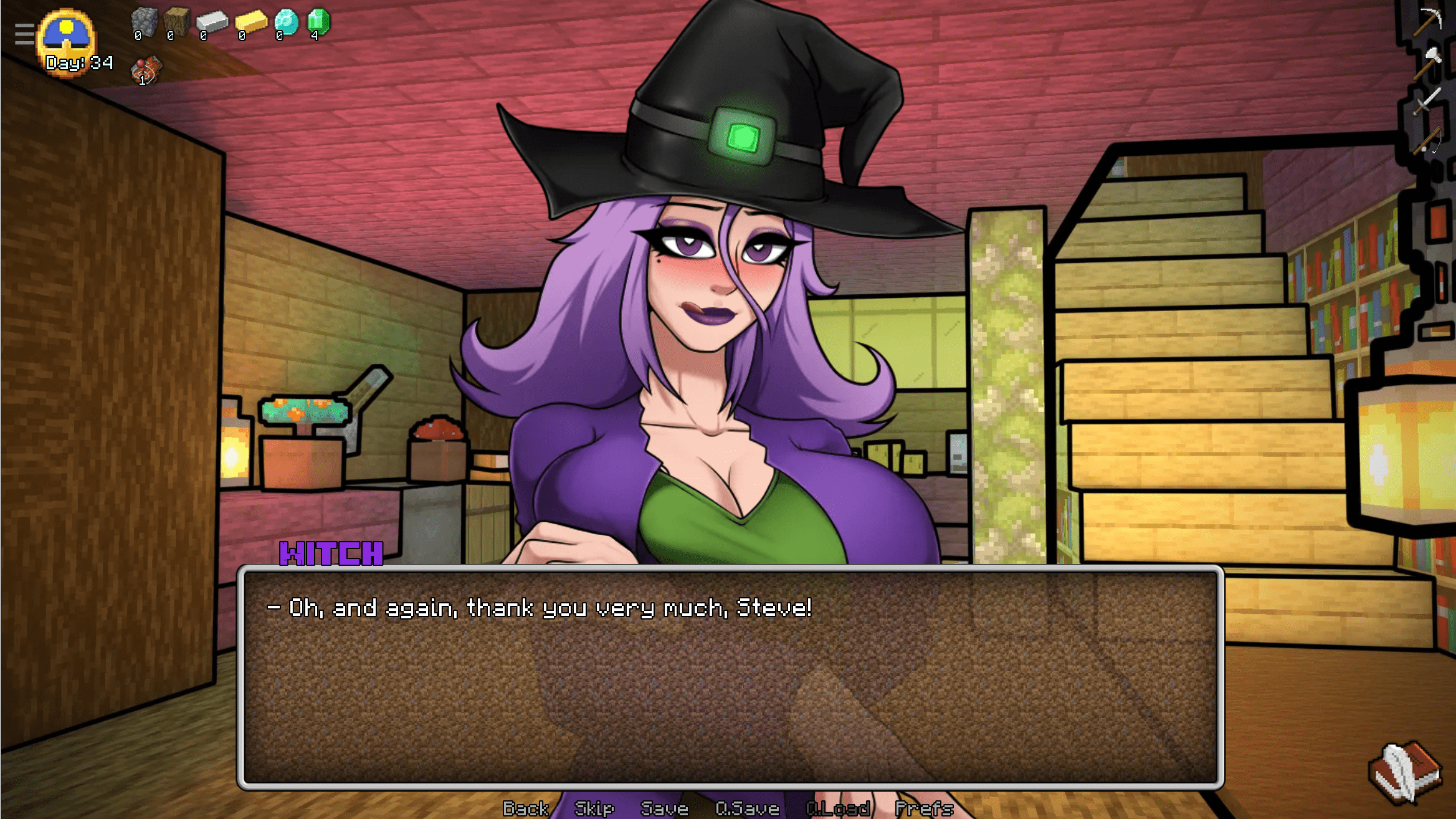Advance the Witch's dialogue box
Viewport: 1456px width, 819px height.
(x=730, y=677)
